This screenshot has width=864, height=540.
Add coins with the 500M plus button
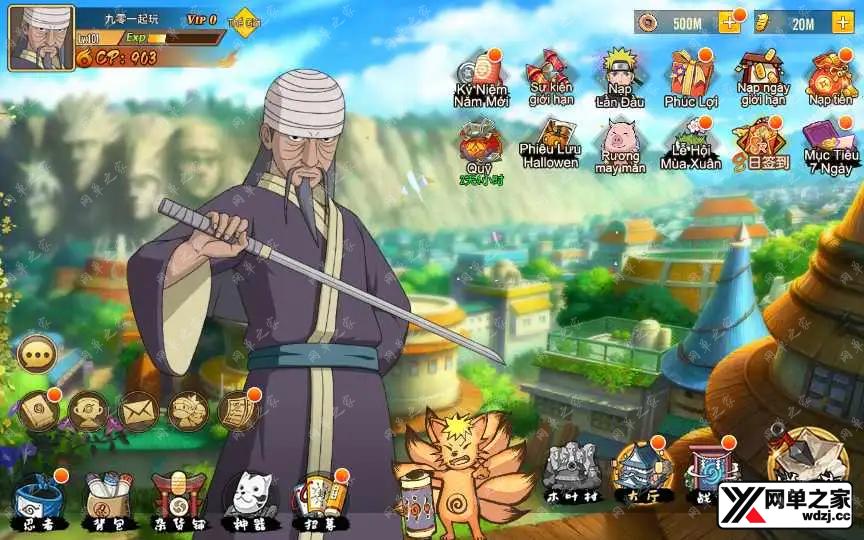(729, 22)
